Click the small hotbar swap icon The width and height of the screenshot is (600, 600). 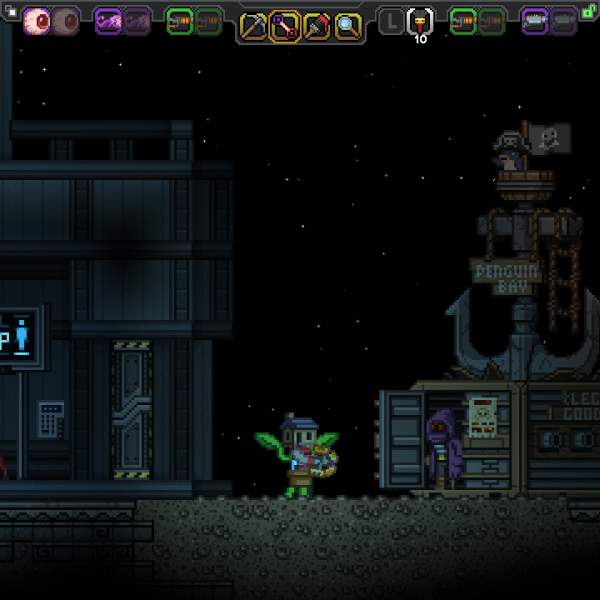[12, 11]
